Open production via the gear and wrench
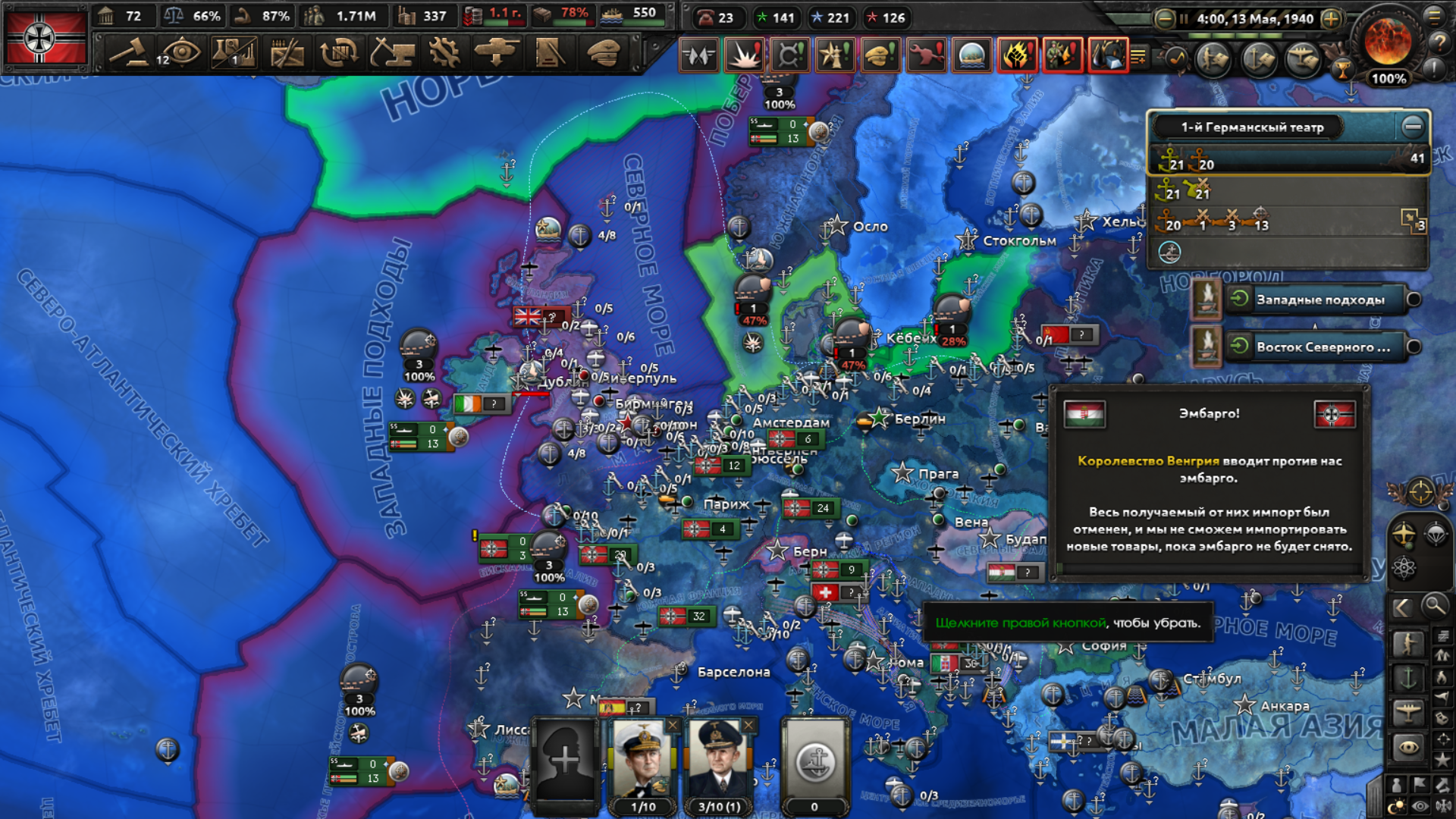Viewport: 1456px width, 819px height. tap(444, 53)
